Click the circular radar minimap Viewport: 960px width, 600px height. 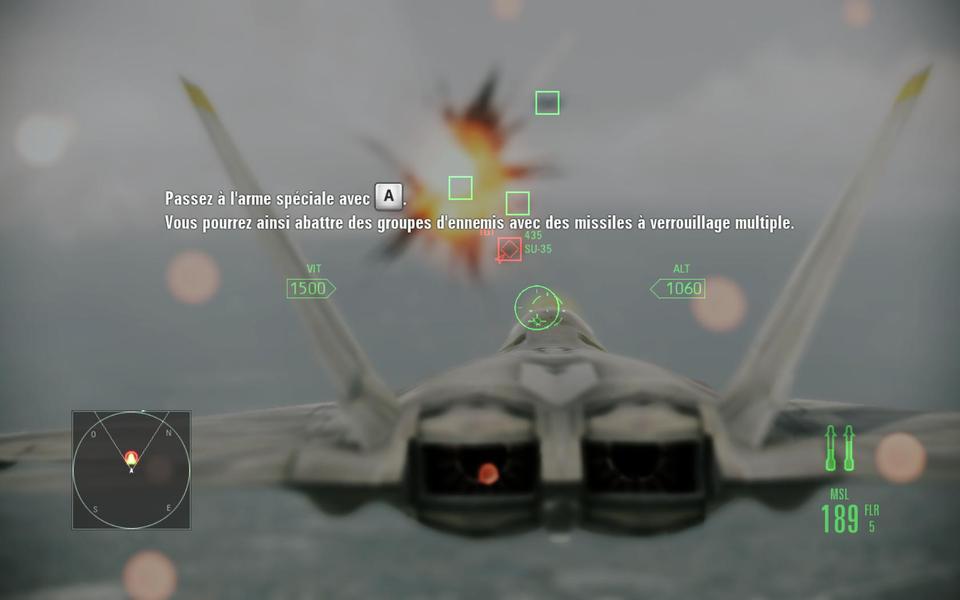(131, 469)
